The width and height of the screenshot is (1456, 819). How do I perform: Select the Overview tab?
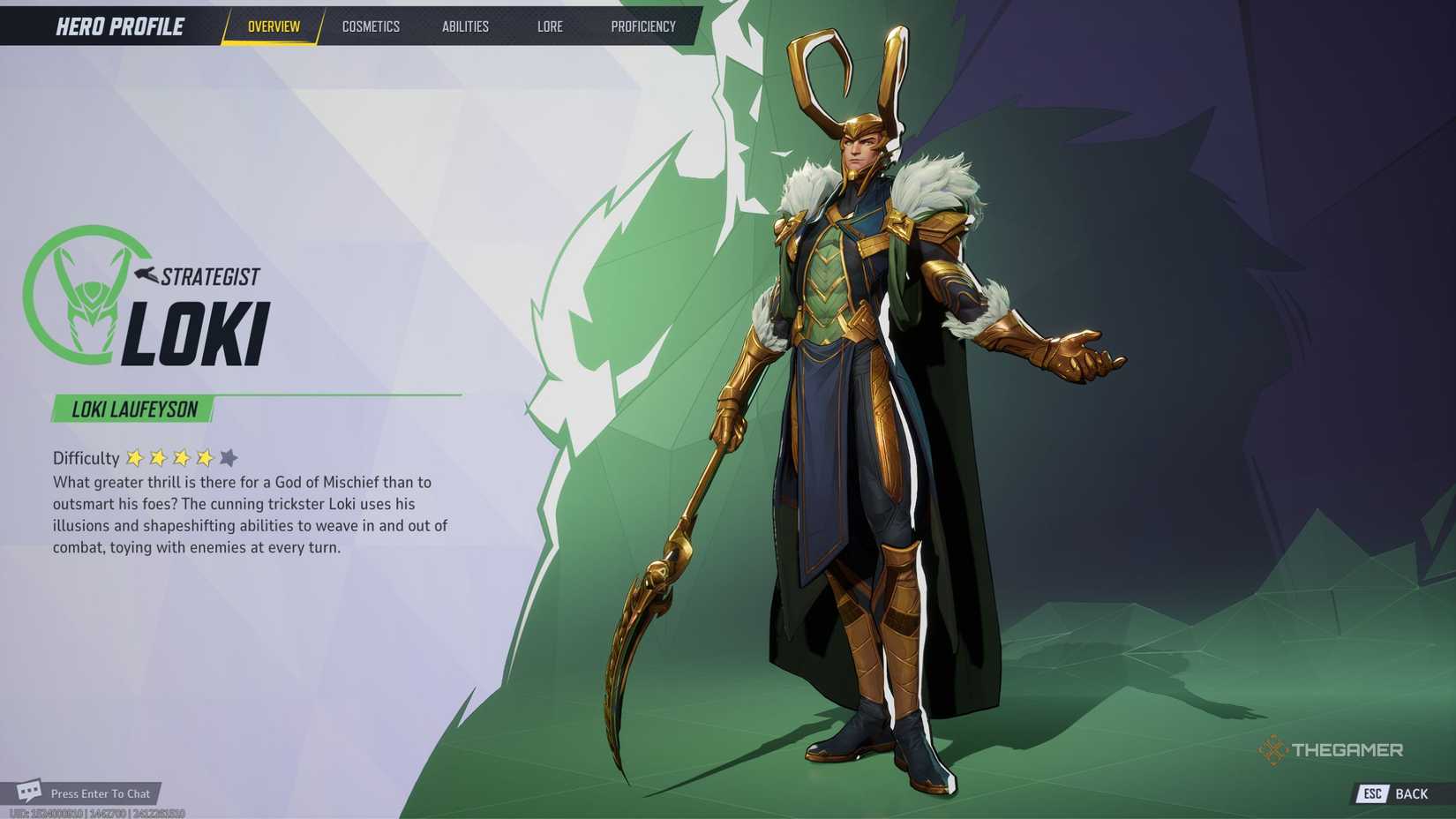(274, 26)
